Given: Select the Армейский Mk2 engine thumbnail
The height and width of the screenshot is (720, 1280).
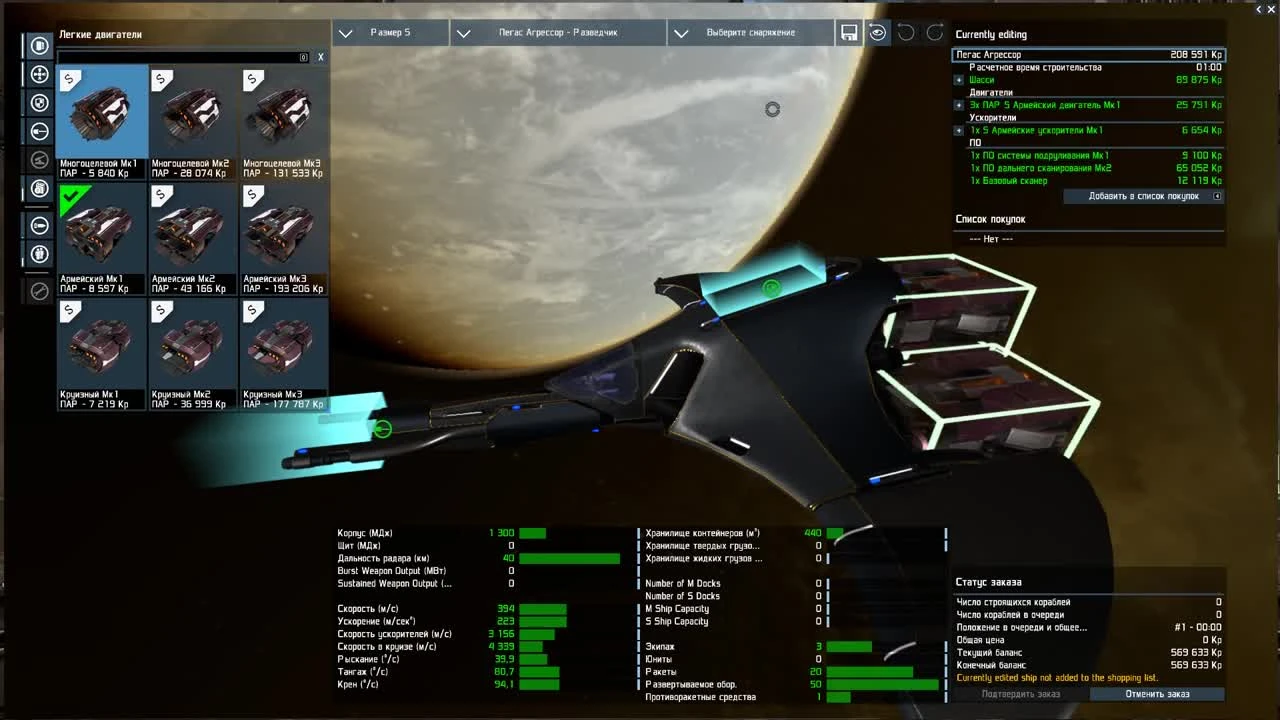Looking at the screenshot, I should coord(193,232).
